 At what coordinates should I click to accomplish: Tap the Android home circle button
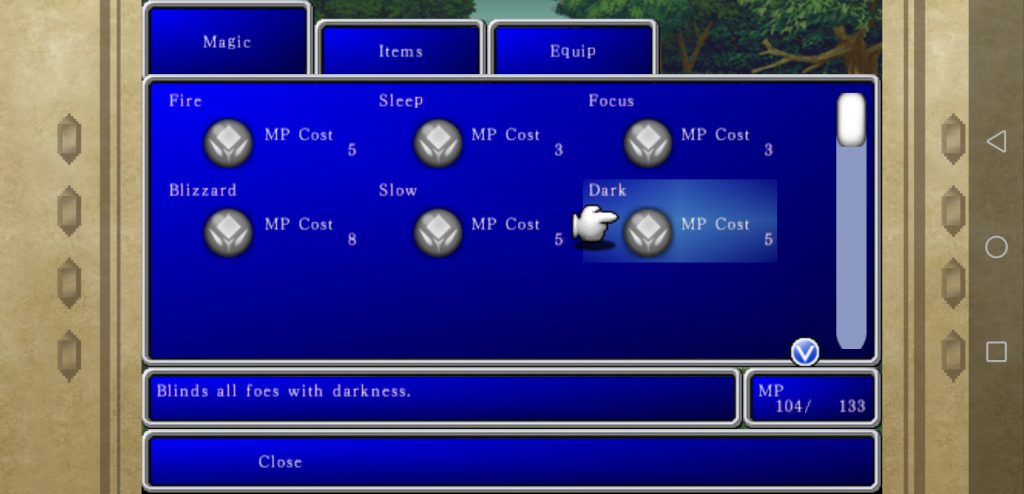click(x=996, y=247)
